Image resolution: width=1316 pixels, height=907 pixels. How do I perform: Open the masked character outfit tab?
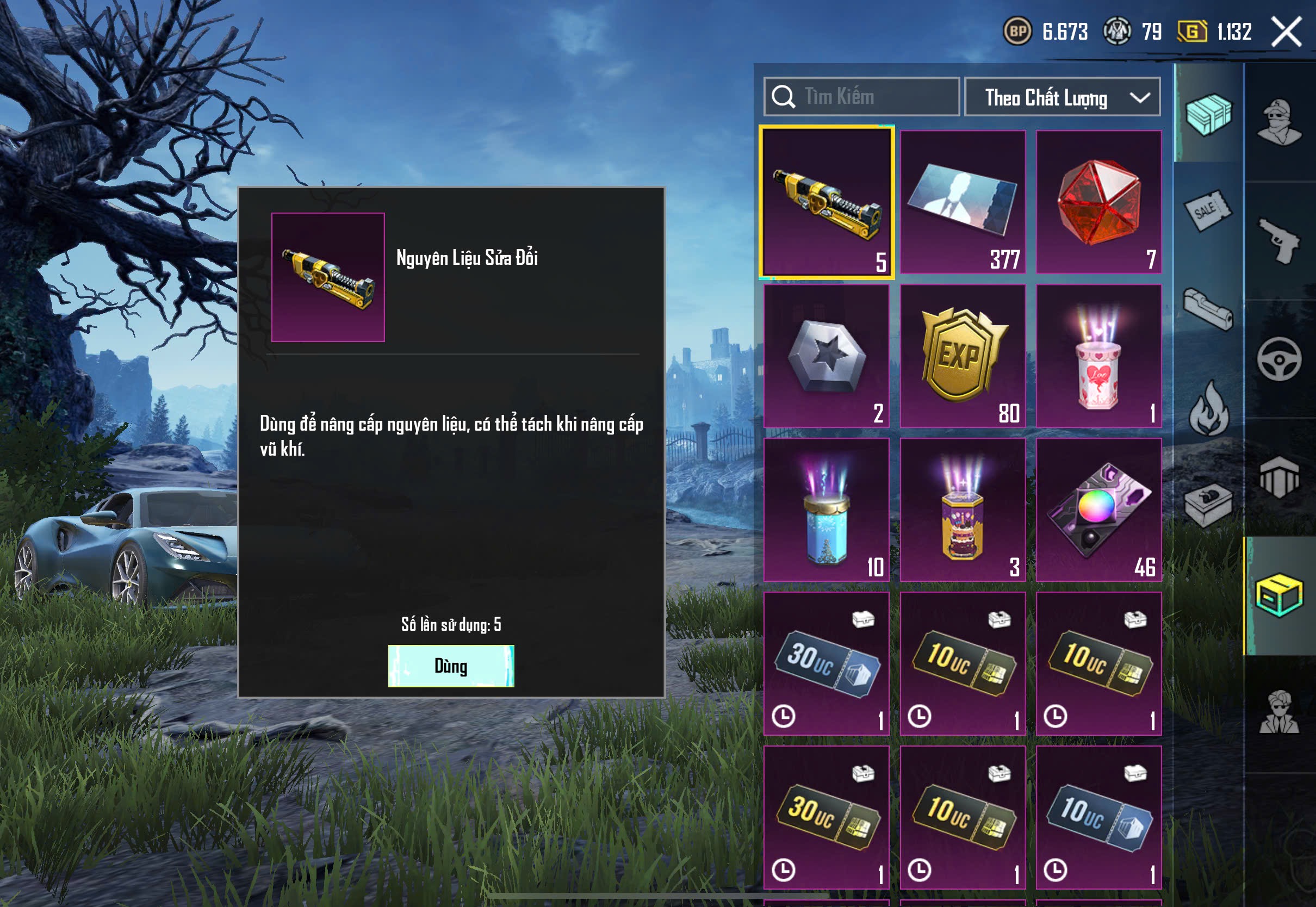[1279, 123]
